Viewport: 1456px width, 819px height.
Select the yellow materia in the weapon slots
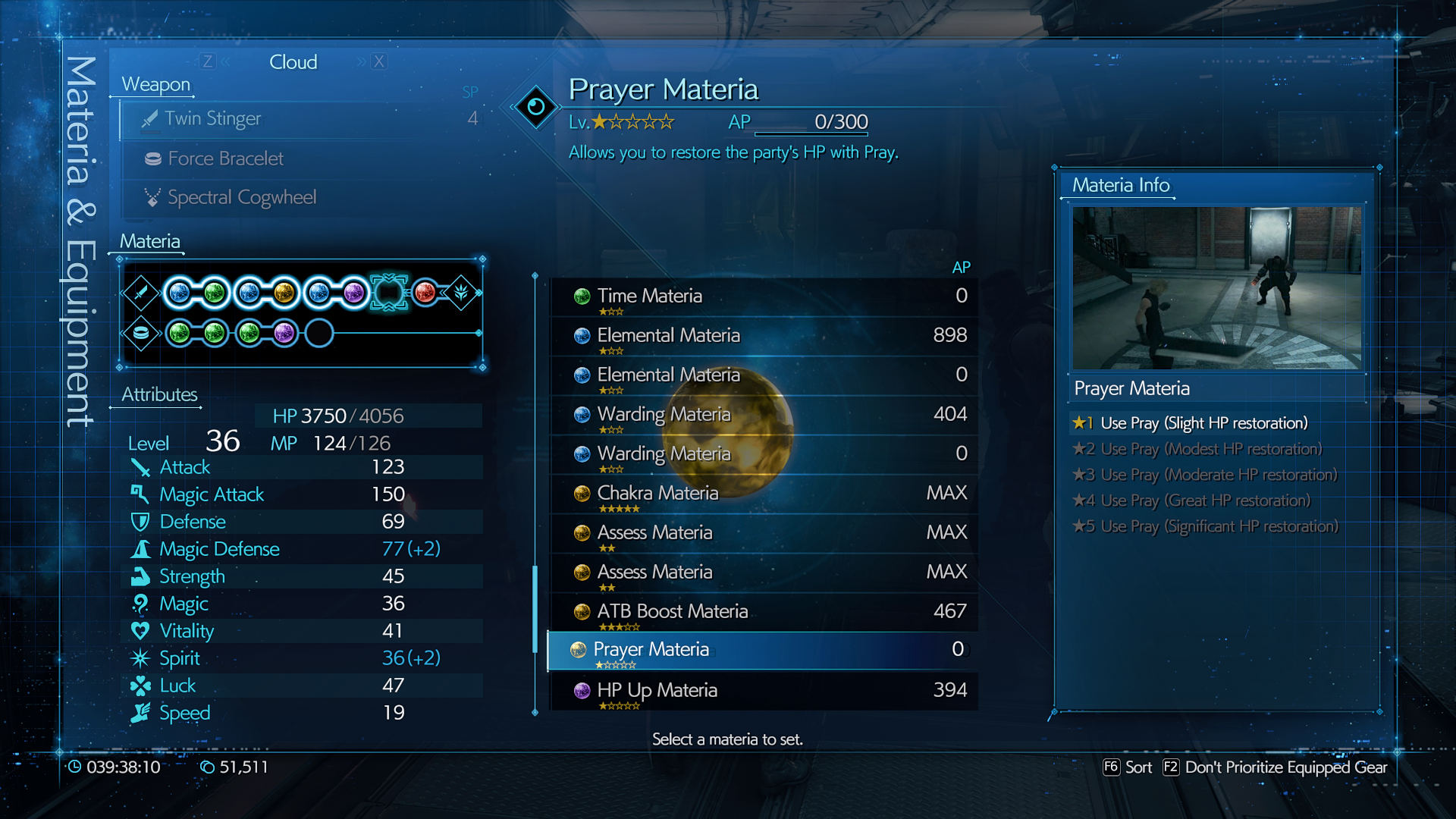[284, 293]
